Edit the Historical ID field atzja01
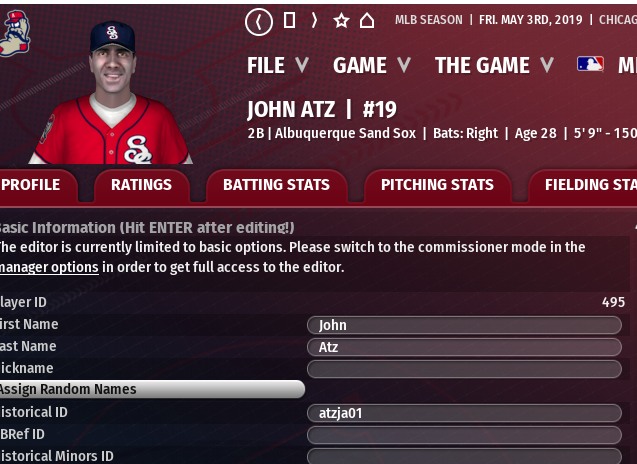Viewport: 637px width, 464px height. pyautogui.click(x=464, y=413)
